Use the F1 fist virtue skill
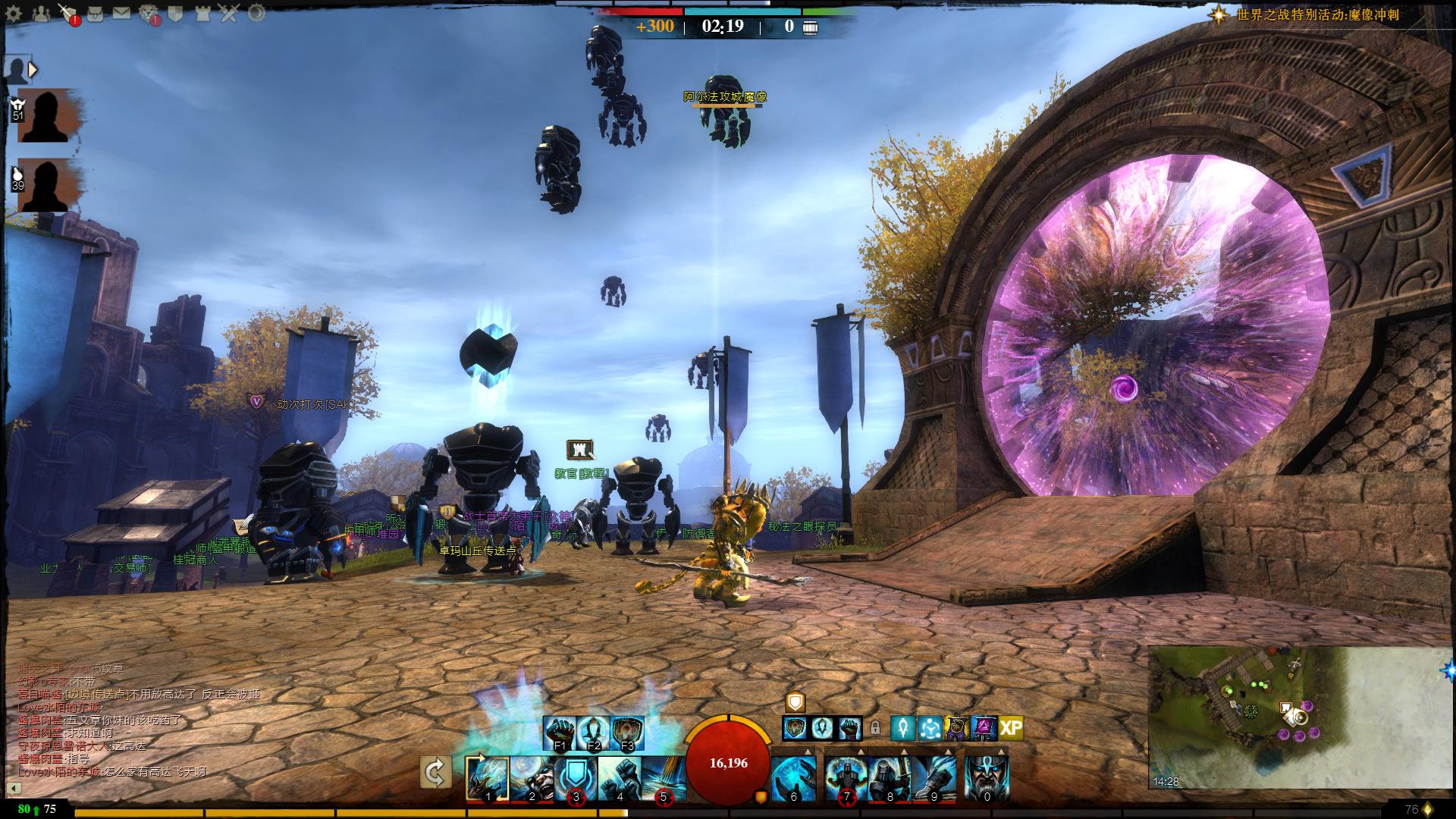The width and height of the screenshot is (1456, 819). pos(560,733)
